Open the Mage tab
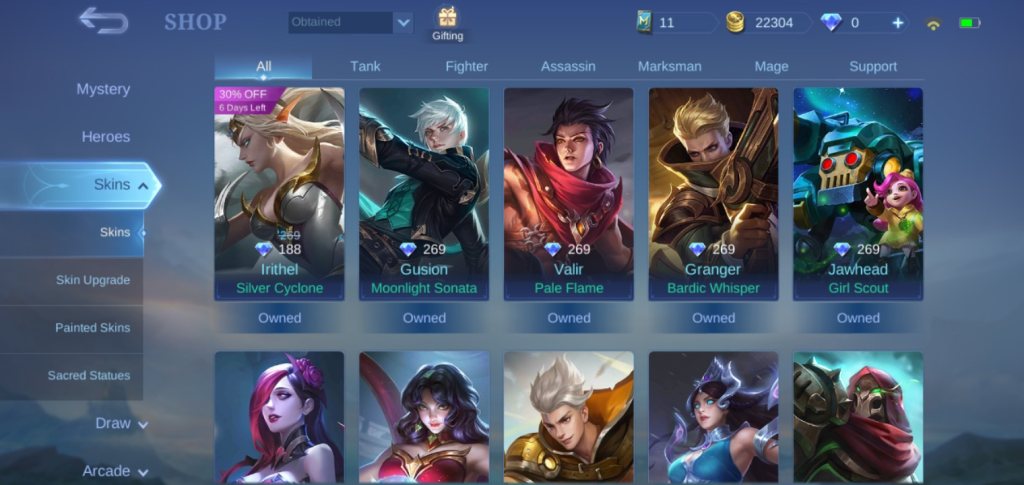Screen dimensions: 1024x485 771,66
